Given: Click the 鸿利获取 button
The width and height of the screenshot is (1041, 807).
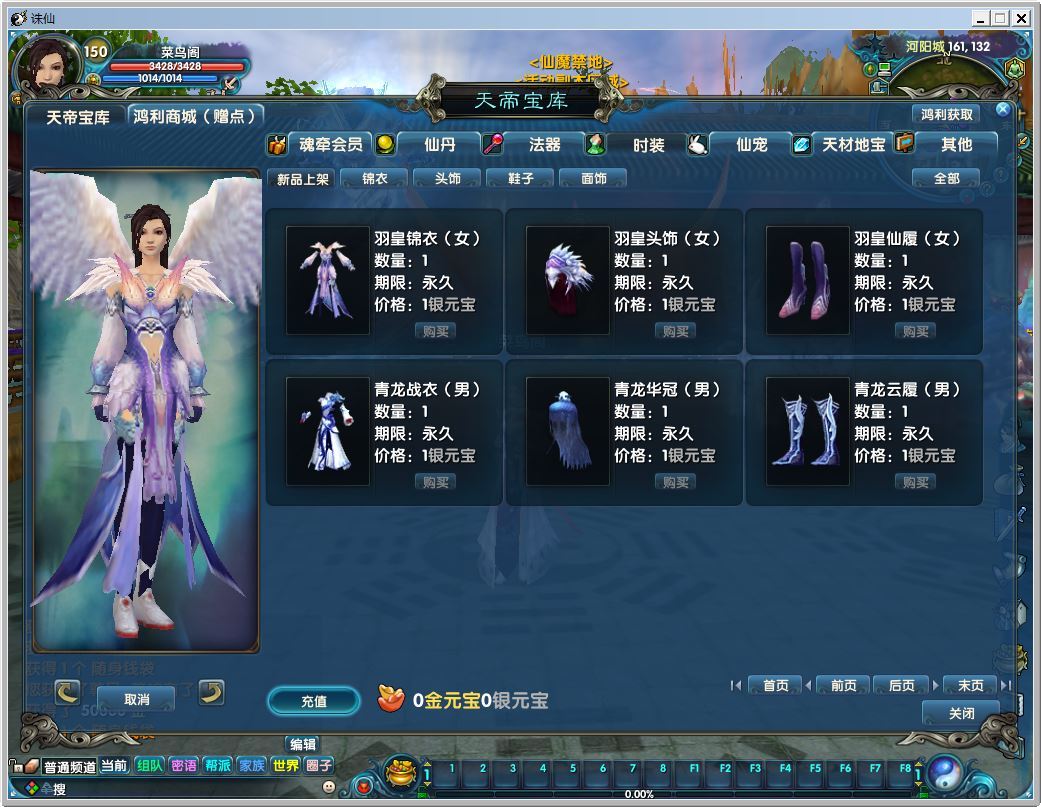Looking at the screenshot, I should pyautogui.click(x=946, y=114).
